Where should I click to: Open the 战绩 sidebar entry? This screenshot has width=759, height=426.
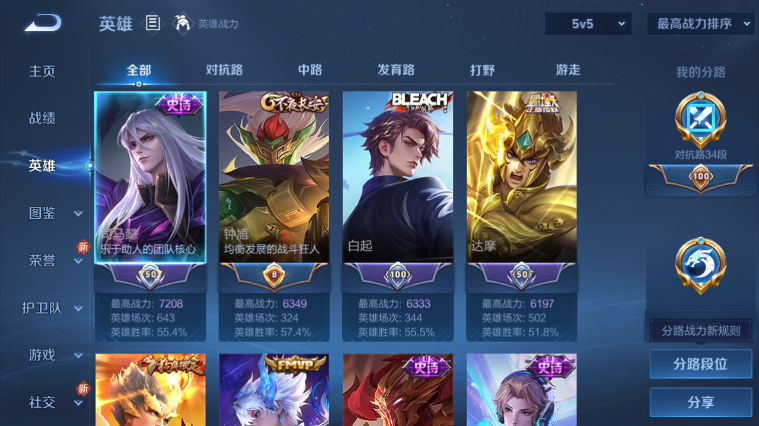(42, 118)
